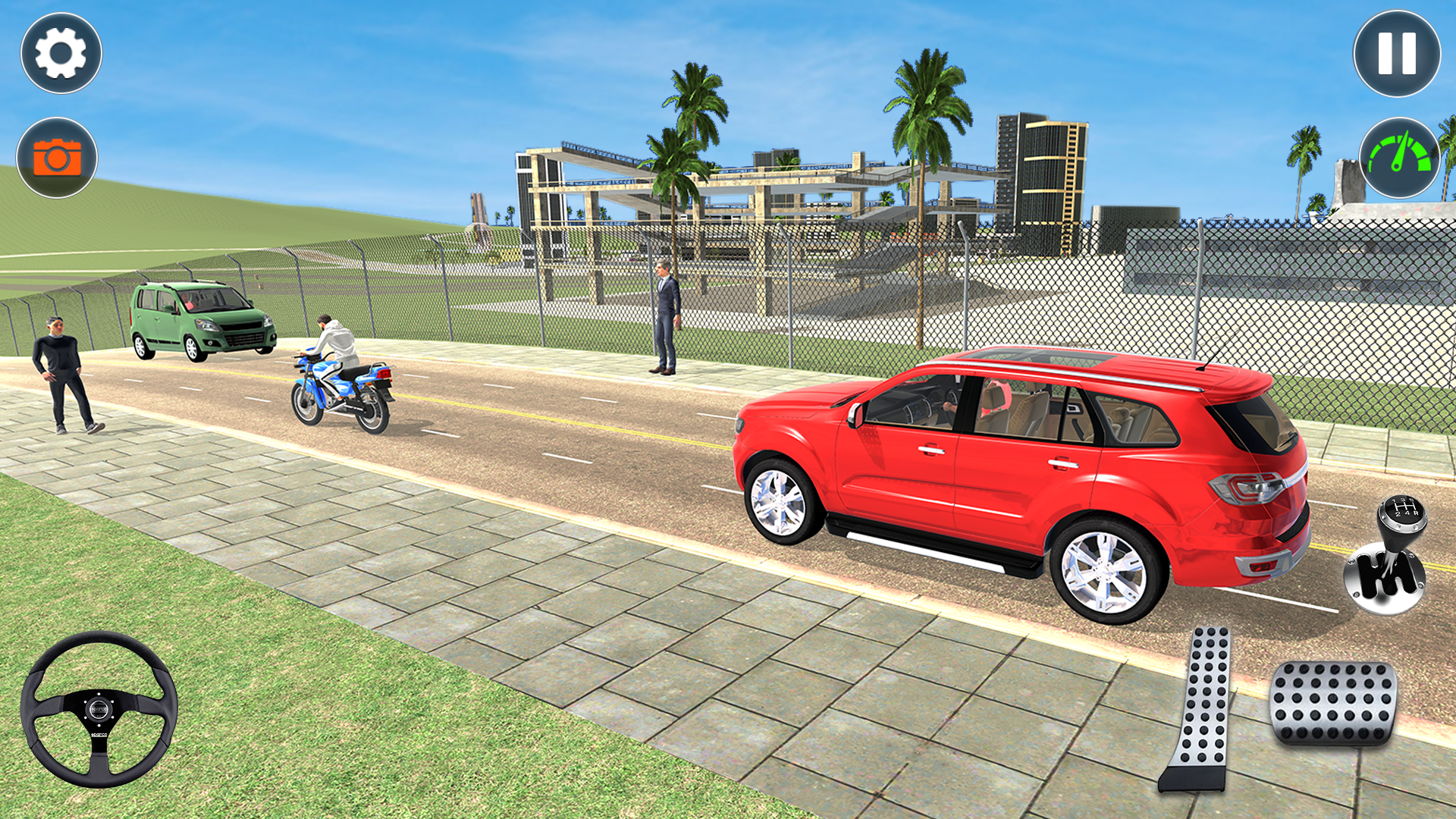Open the settings menu

59,53
